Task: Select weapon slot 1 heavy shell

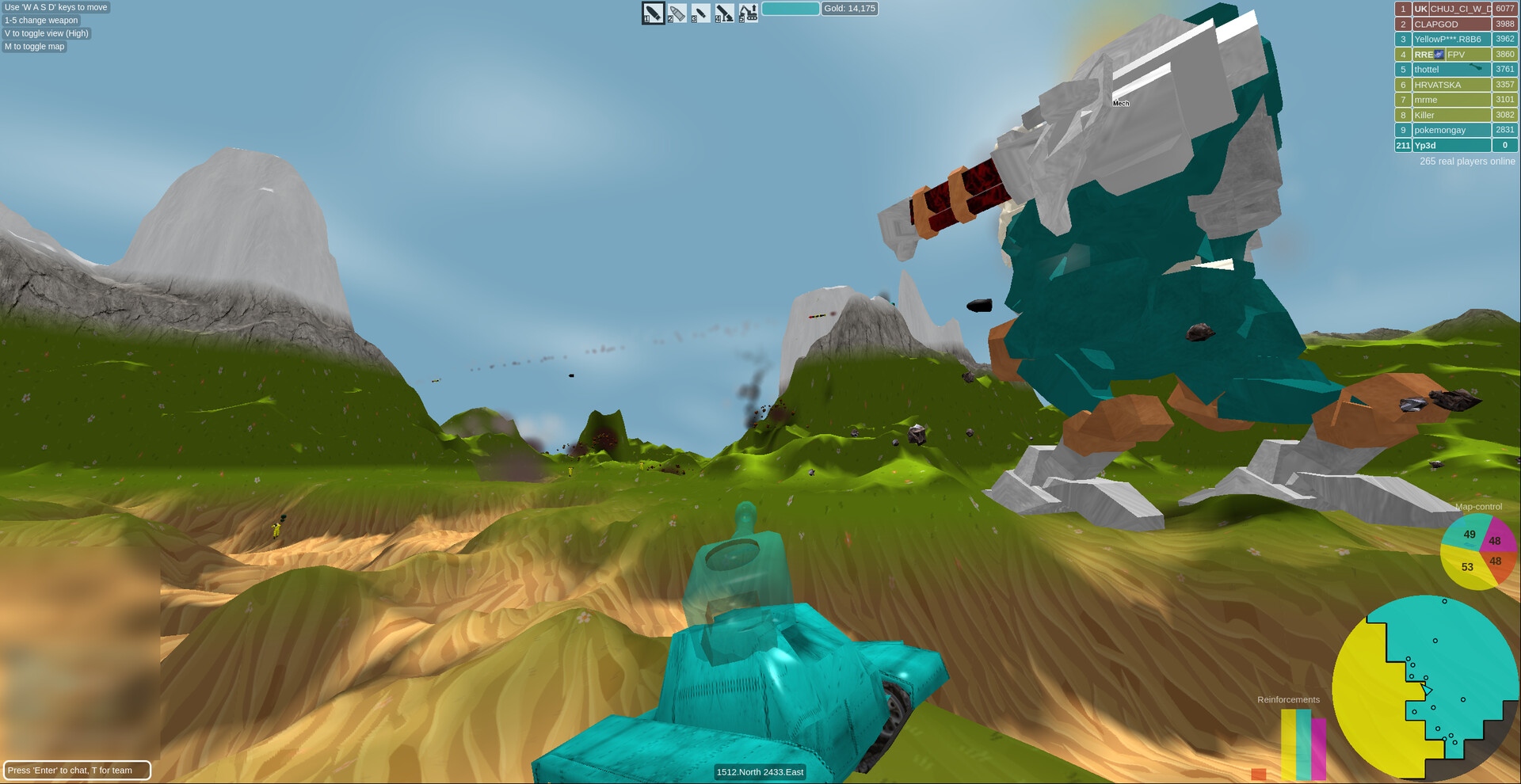Action: click(652, 13)
